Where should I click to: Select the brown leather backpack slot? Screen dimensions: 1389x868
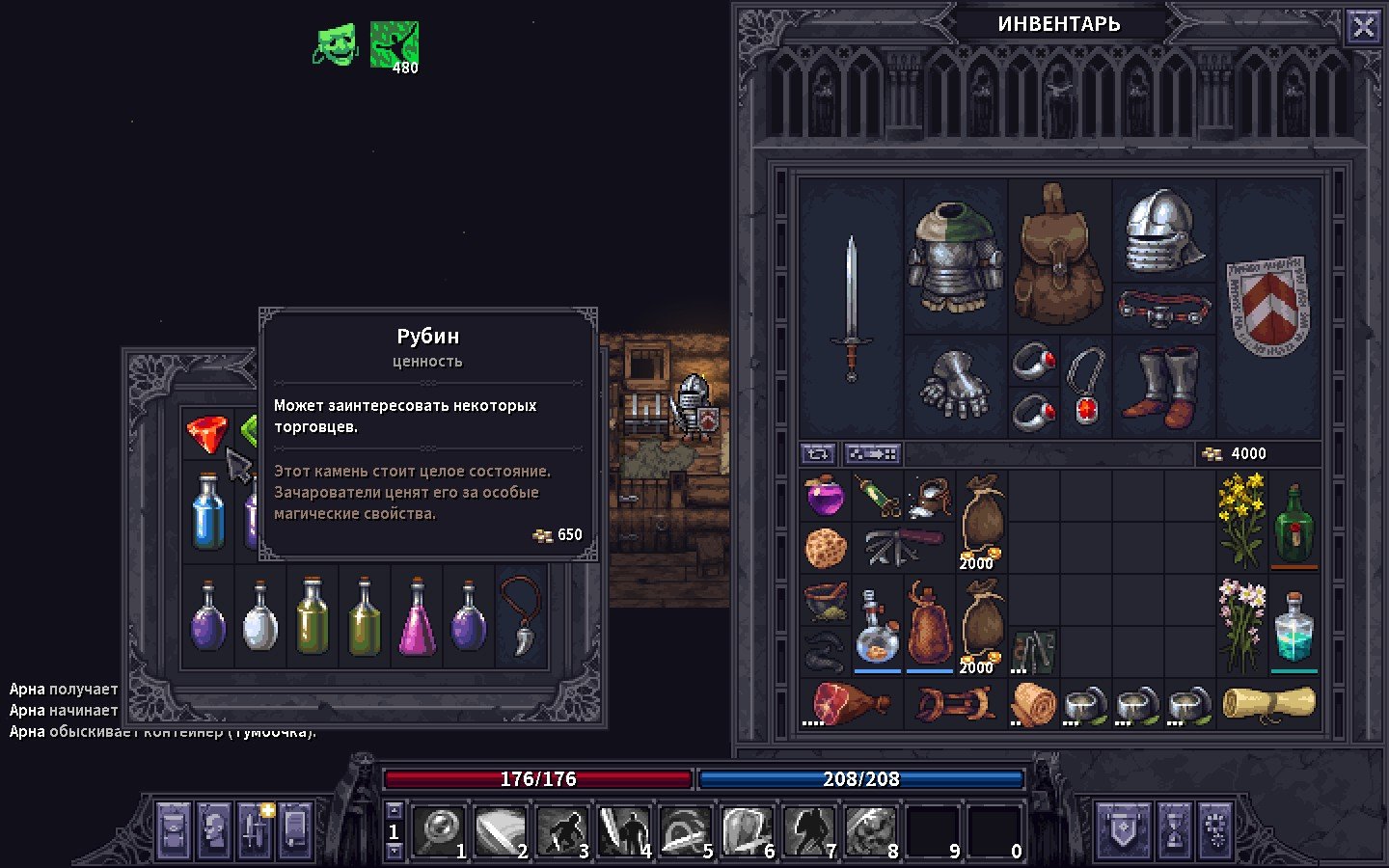(x=1059, y=255)
